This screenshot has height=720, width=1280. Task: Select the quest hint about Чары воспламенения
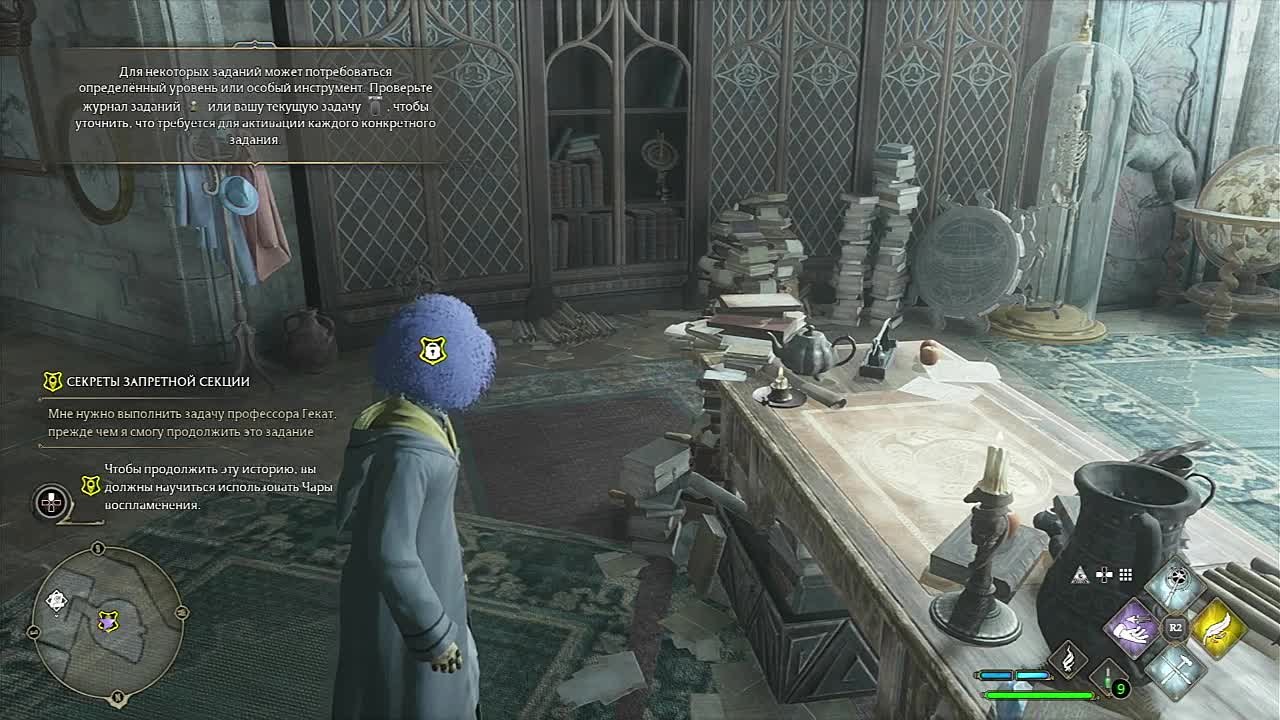[218, 486]
